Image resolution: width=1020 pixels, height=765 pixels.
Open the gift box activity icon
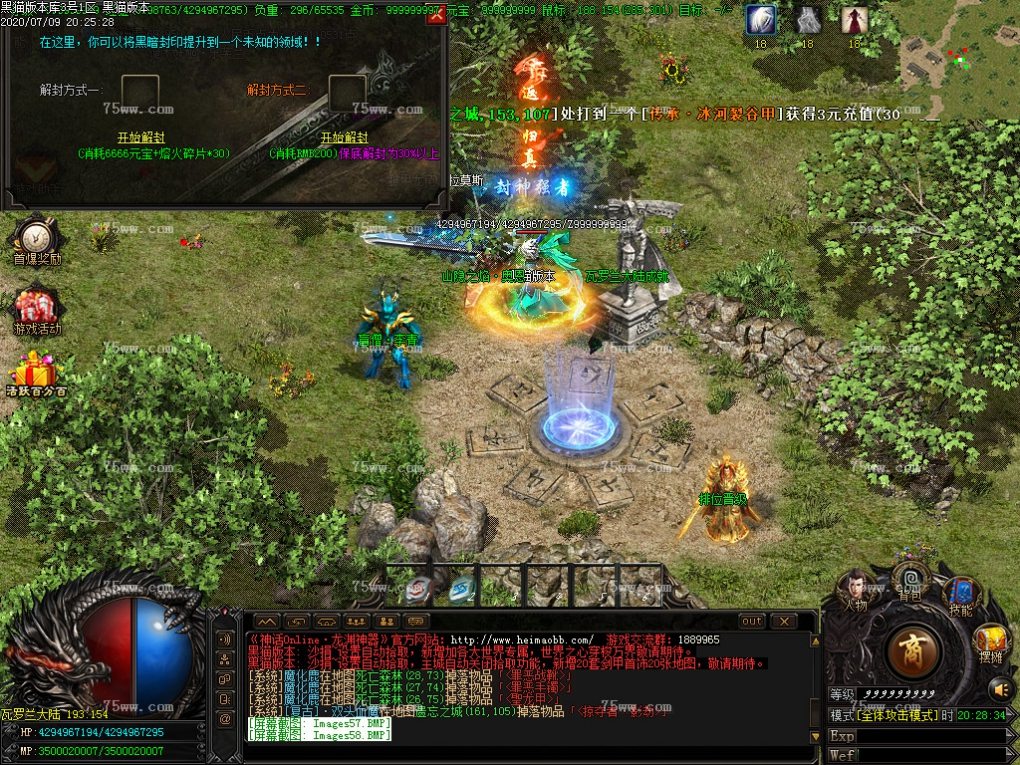click(36, 372)
